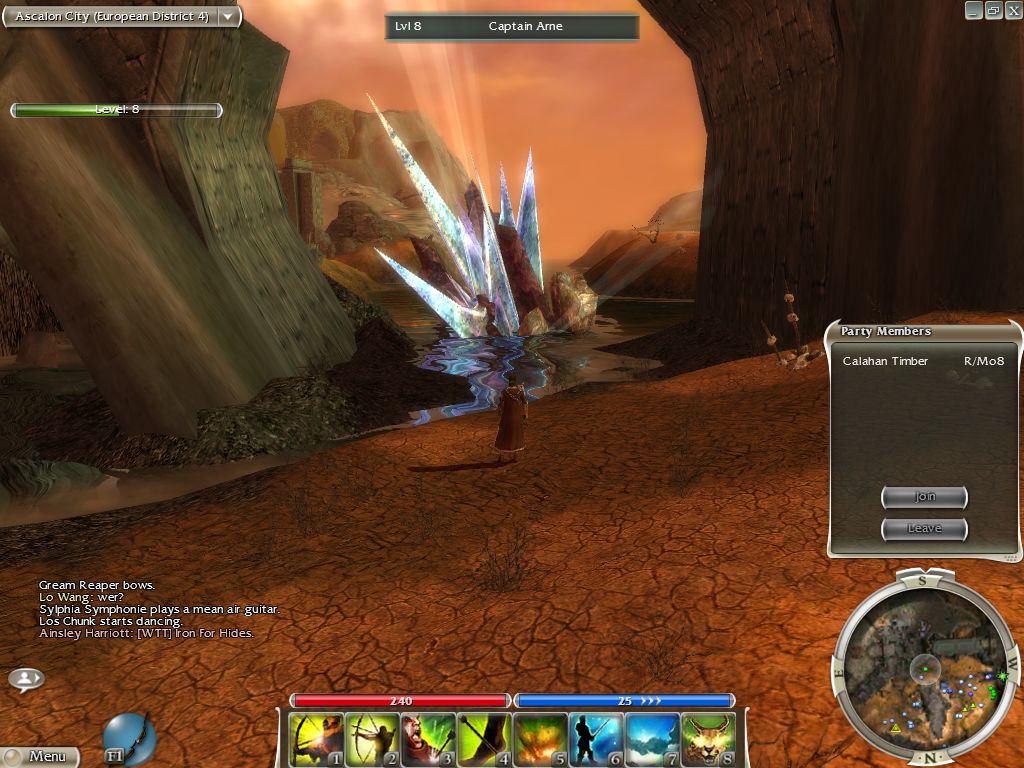This screenshot has height=768, width=1024.
Task: Use skill 4, the bow on green background
Action: pyautogui.click(x=485, y=740)
